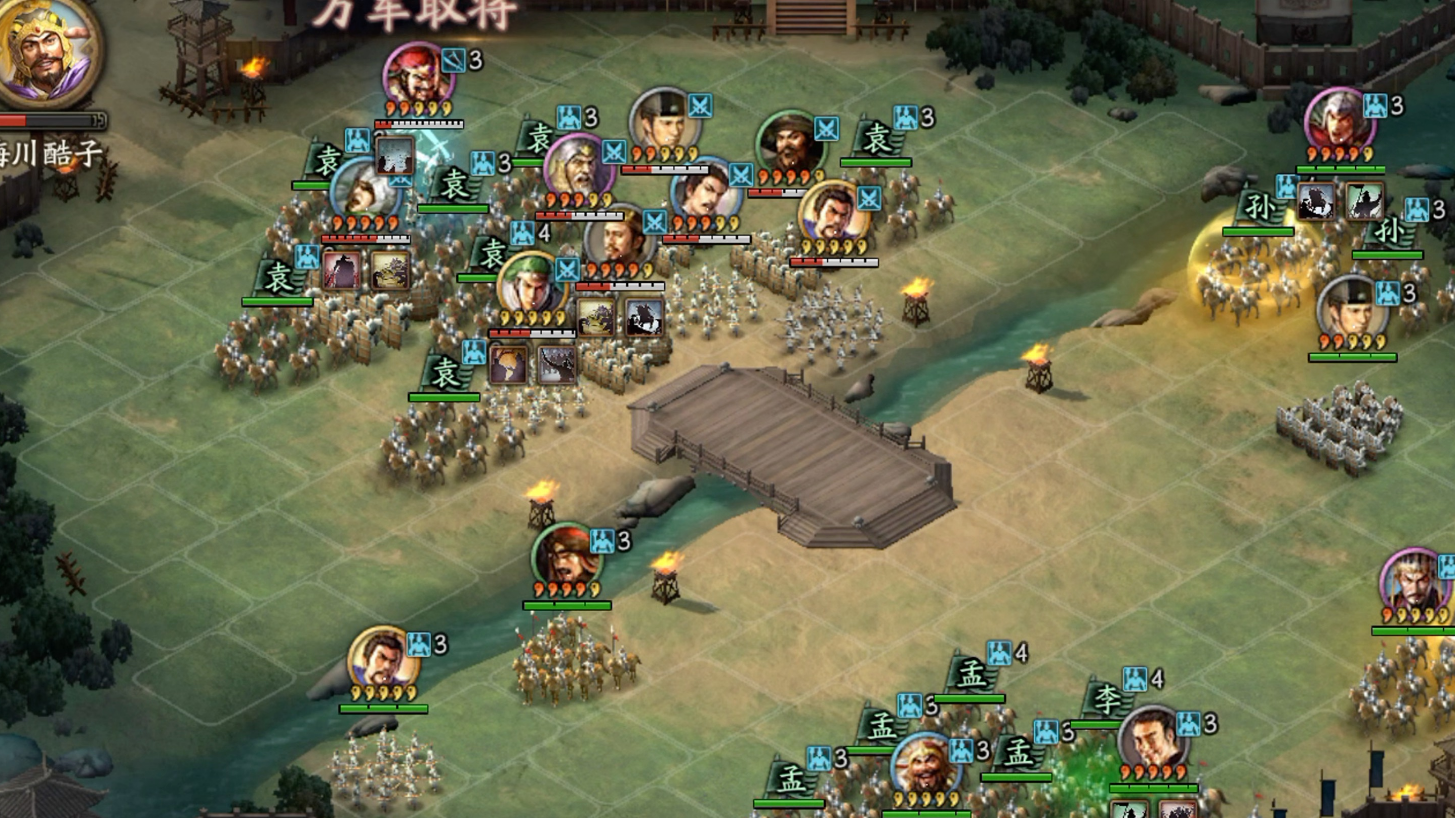Select the laughing golden-helmet general among 孟 flags
Viewport: 1455px width, 818px height.
[x=924, y=766]
